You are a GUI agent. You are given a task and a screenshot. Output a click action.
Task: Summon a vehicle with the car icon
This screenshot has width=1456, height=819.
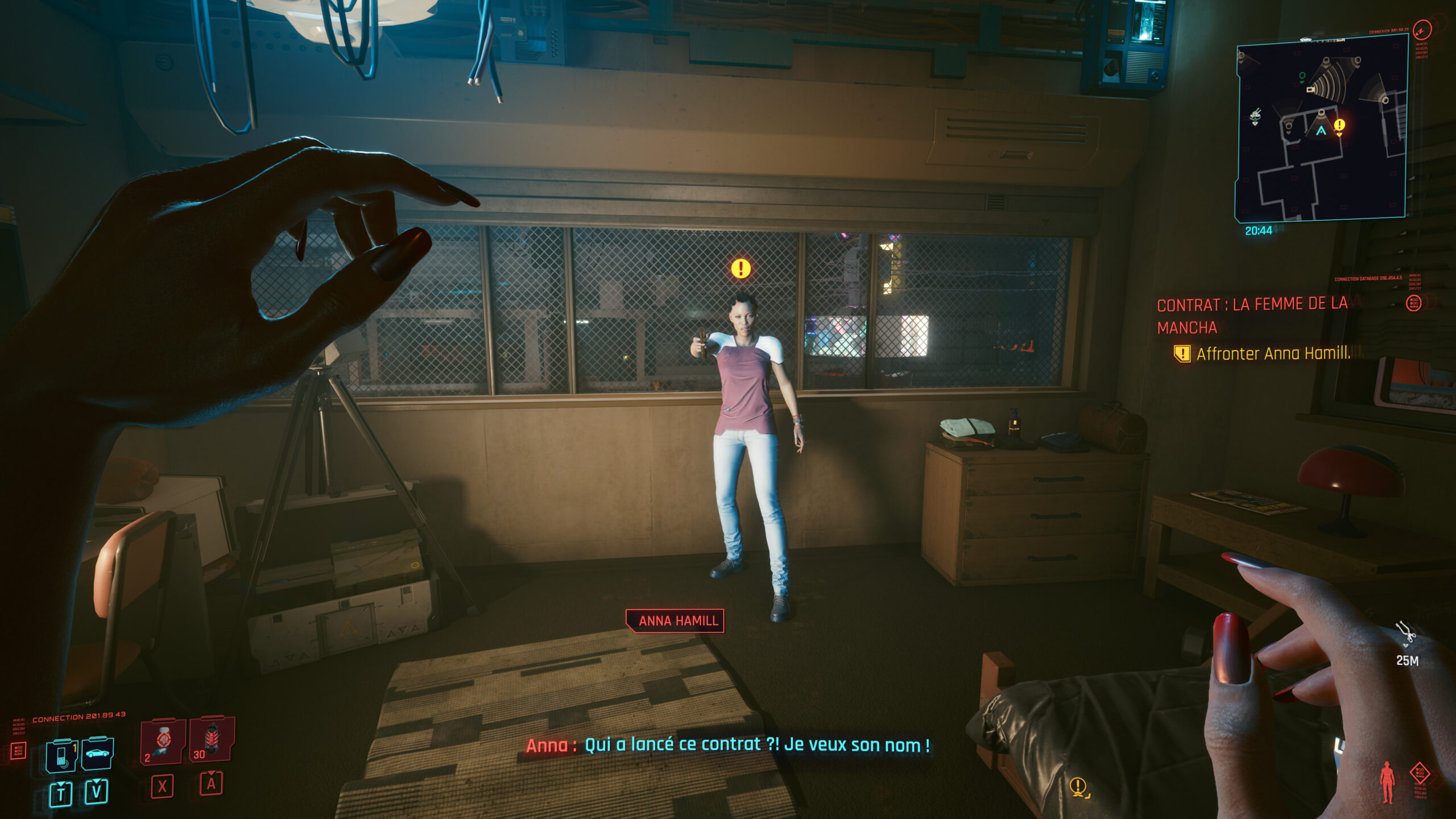pyautogui.click(x=98, y=754)
